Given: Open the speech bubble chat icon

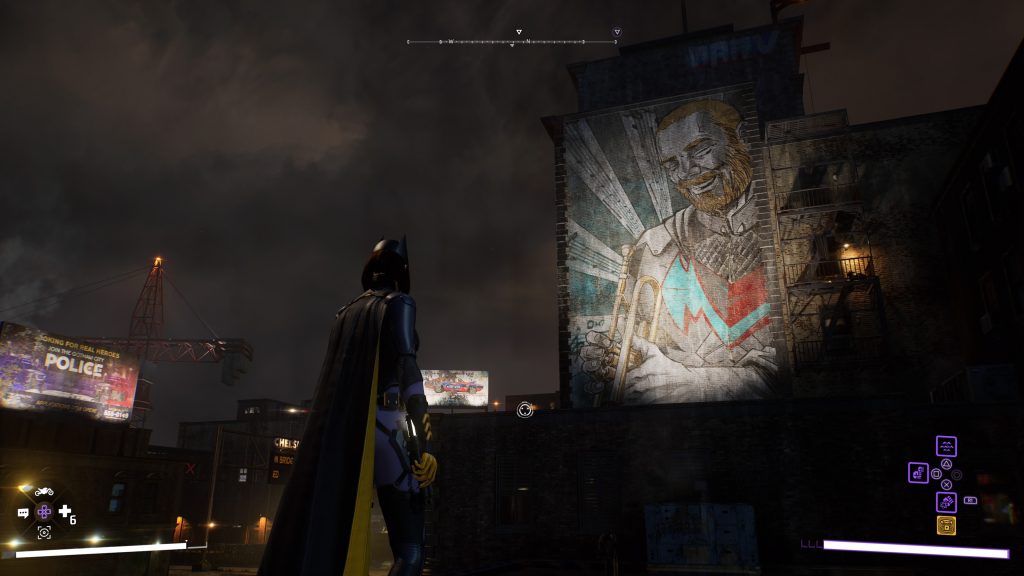Looking at the screenshot, I should point(23,513).
